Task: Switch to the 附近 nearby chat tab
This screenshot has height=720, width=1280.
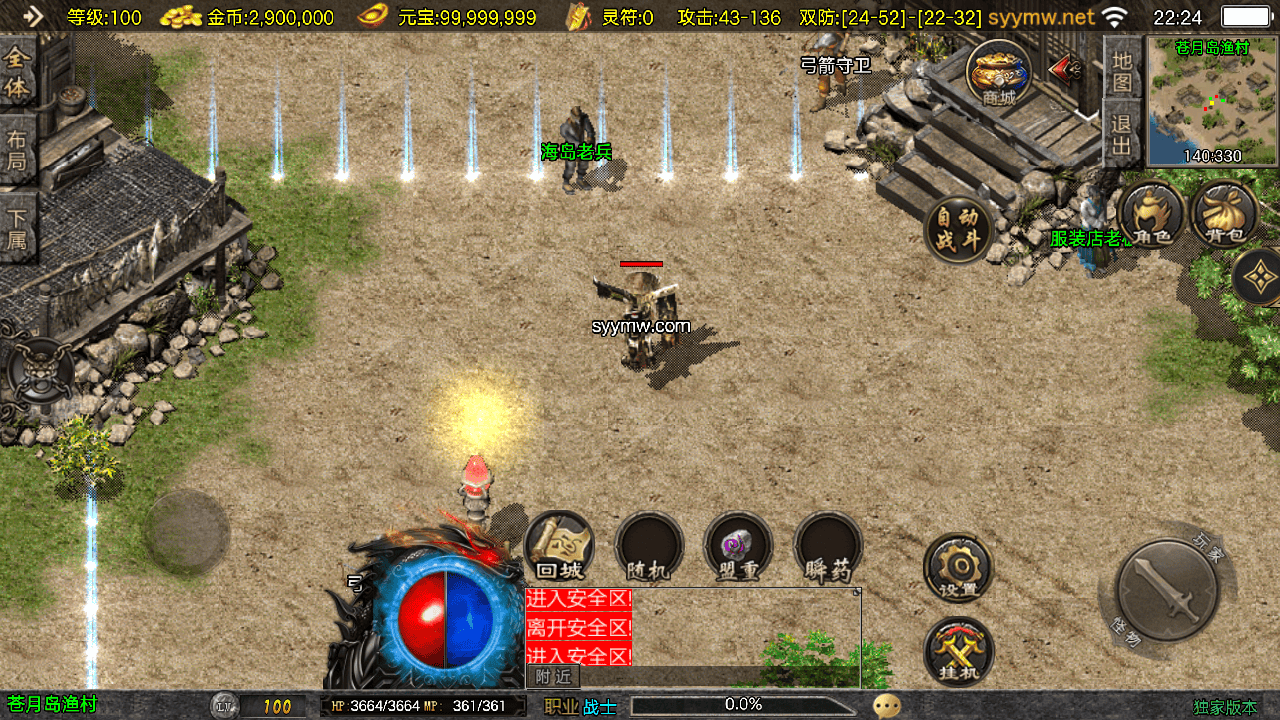Action: (553, 677)
